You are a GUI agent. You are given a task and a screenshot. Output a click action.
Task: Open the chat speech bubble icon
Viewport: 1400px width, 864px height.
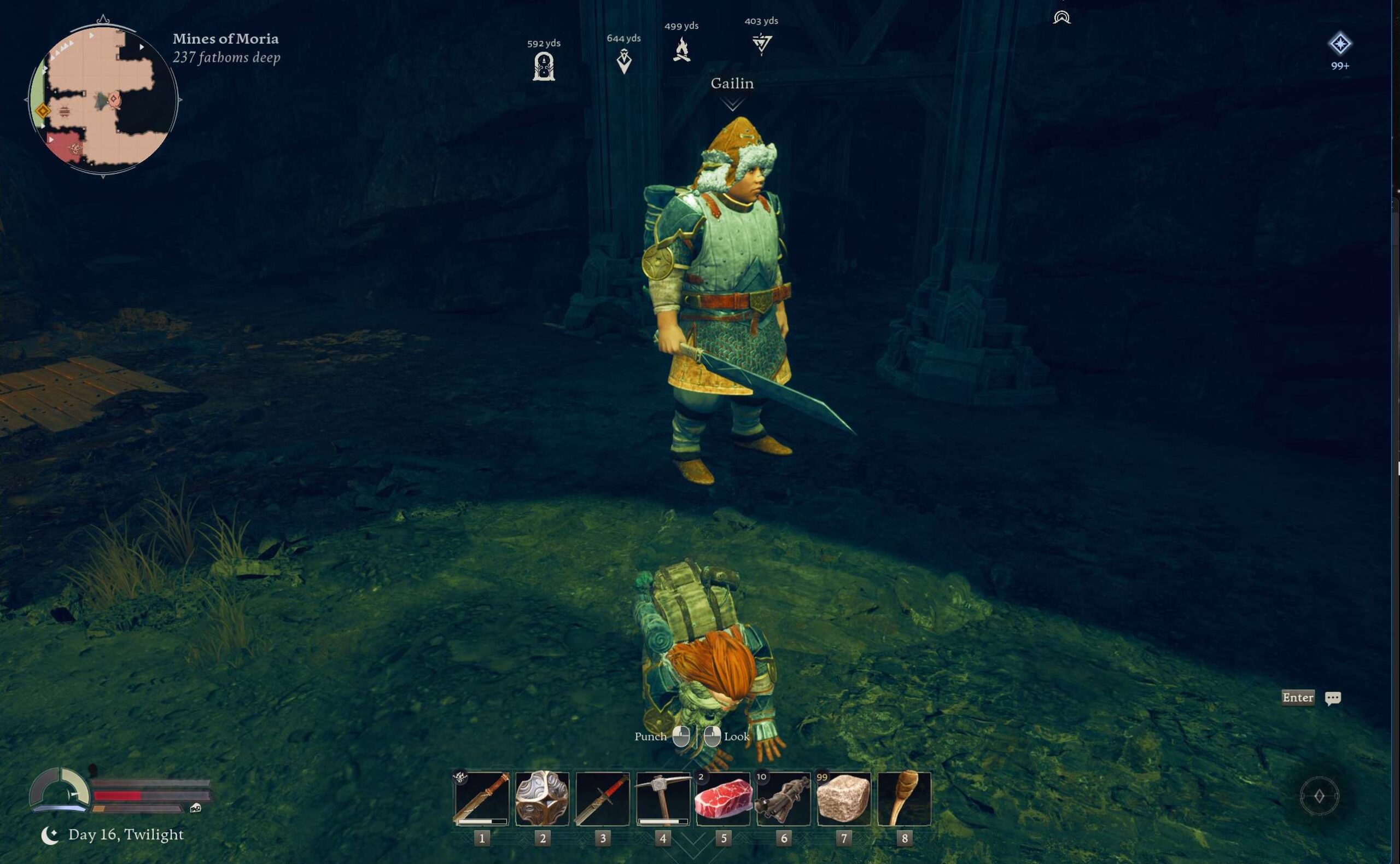pyautogui.click(x=1333, y=698)
